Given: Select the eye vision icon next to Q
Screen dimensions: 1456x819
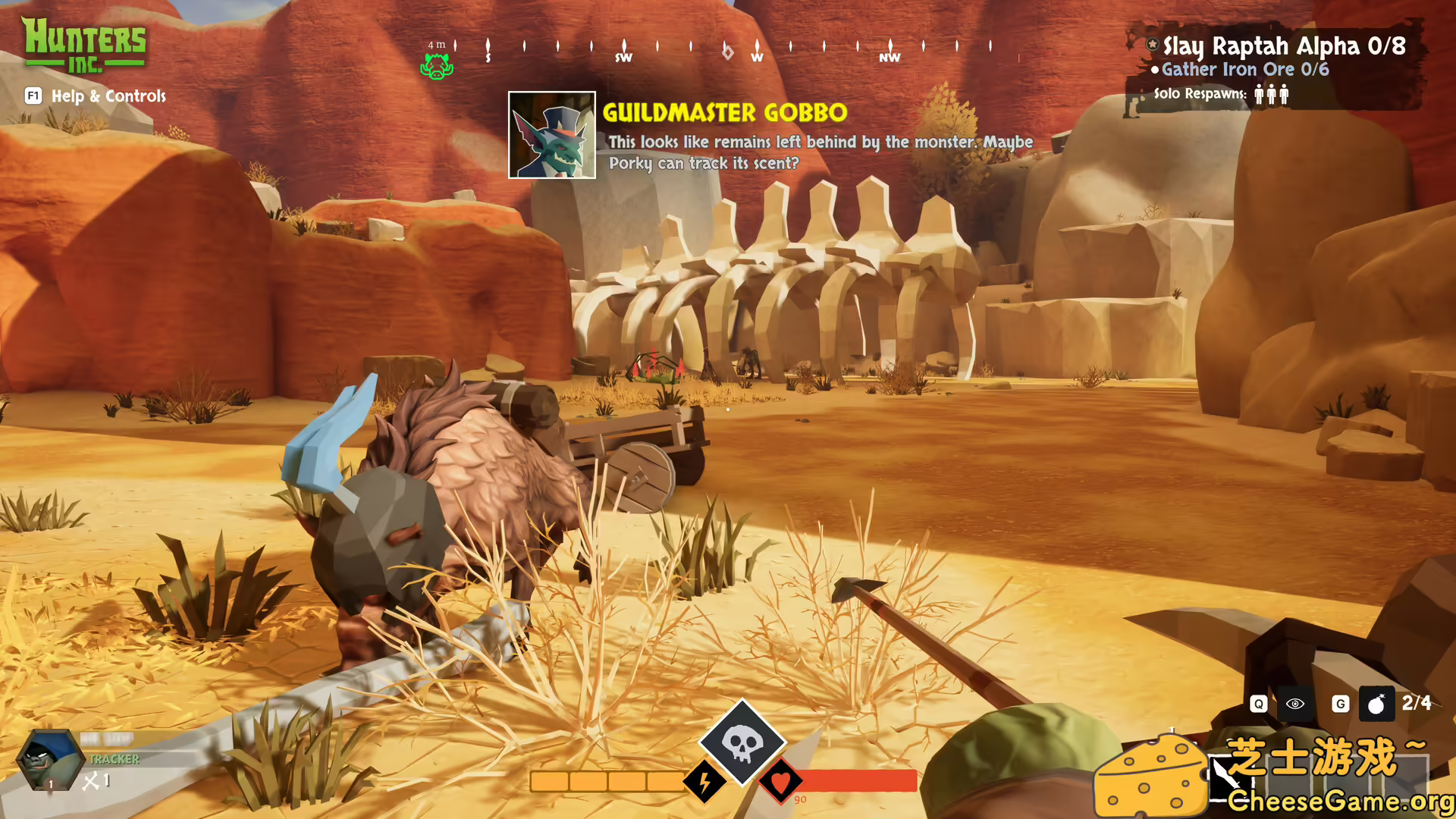Looking at the screenshot, I should 1295,704.
